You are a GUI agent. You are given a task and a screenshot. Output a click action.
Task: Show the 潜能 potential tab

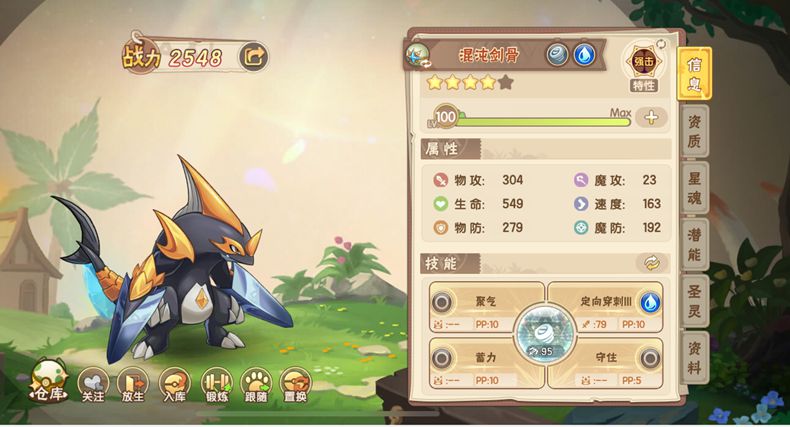click(693, 244)
